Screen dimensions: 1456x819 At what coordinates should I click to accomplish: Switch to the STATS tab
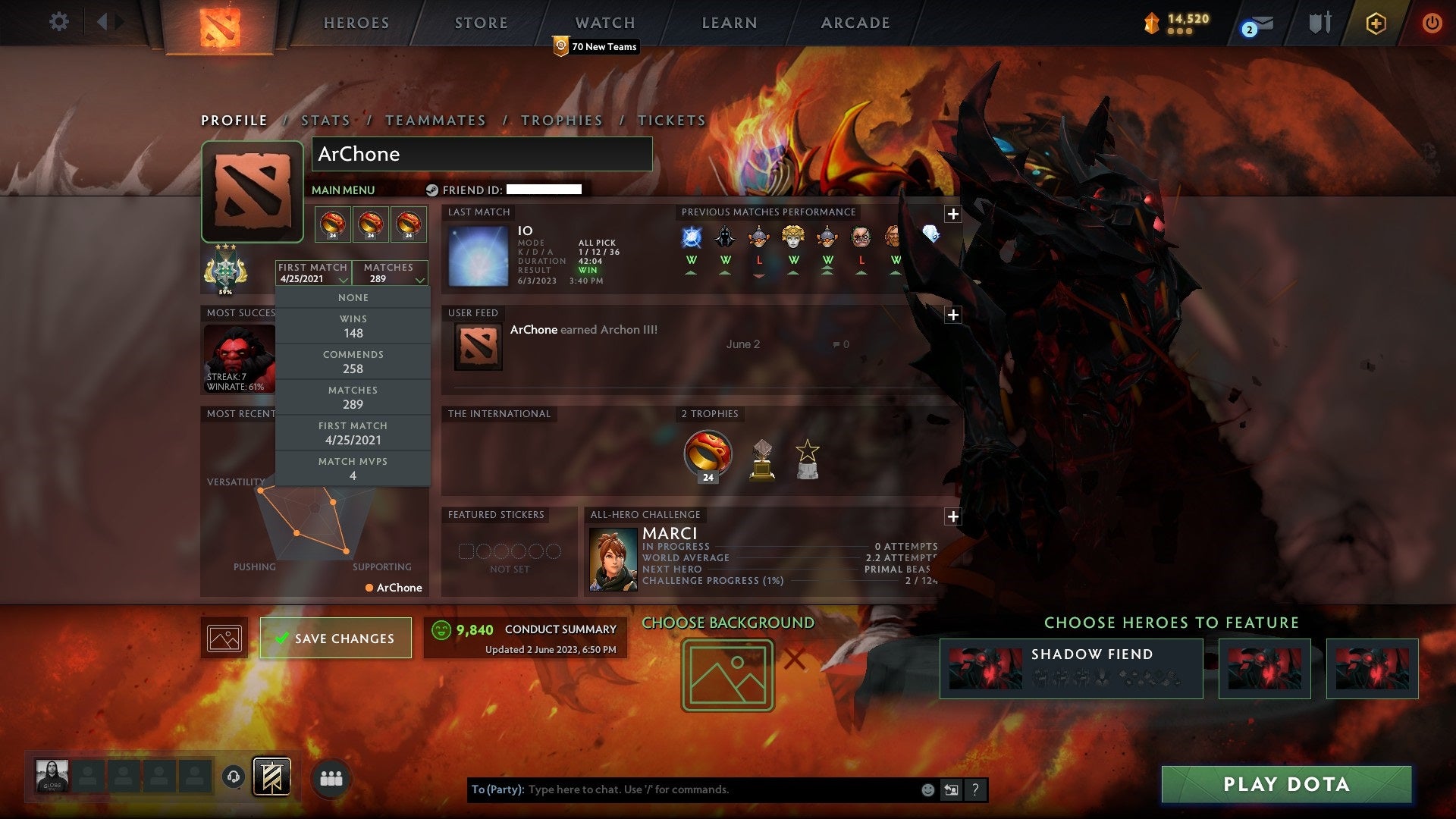point(324,120)
